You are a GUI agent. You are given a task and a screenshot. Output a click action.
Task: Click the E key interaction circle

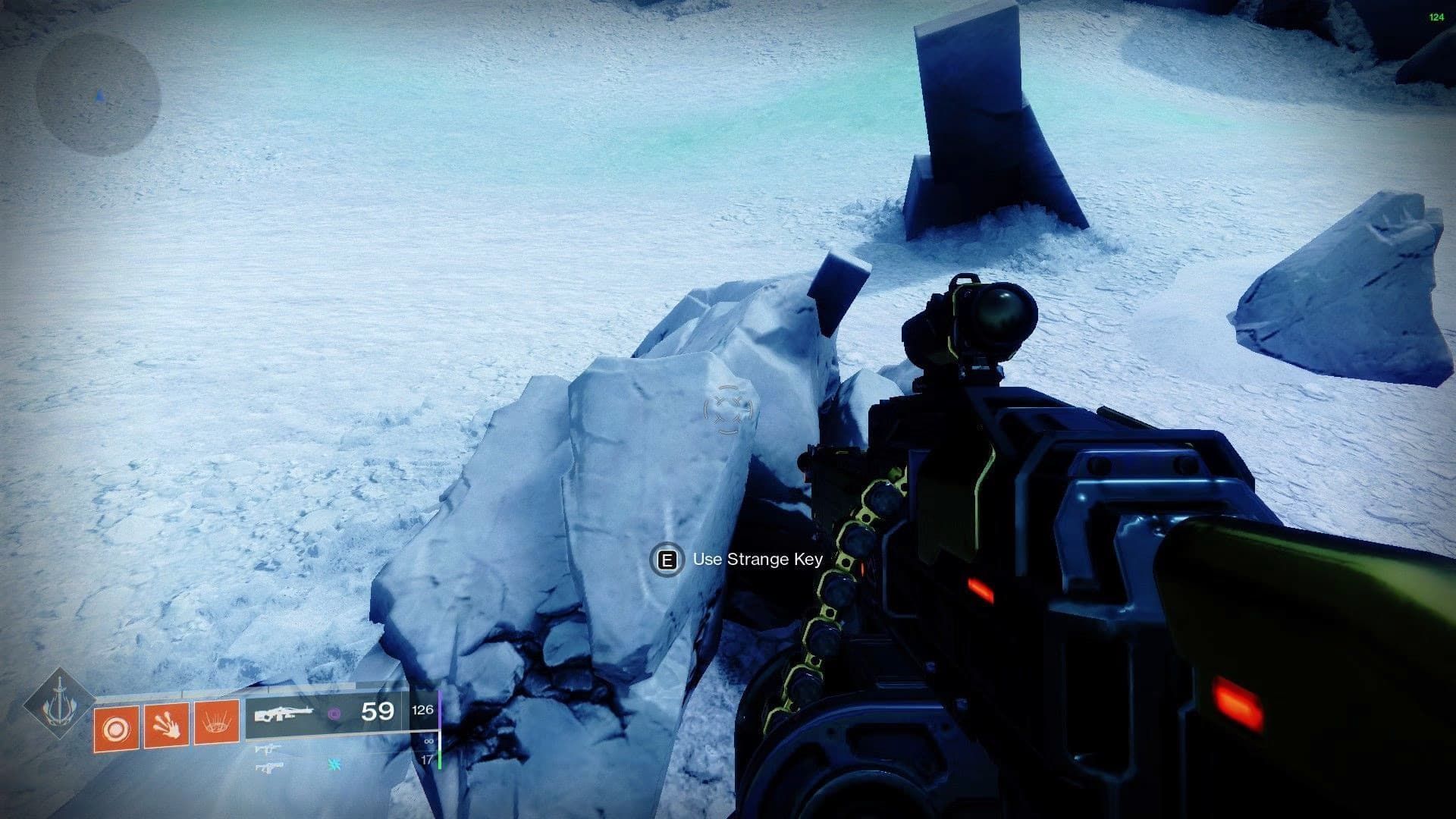click(x=667, y=561)
